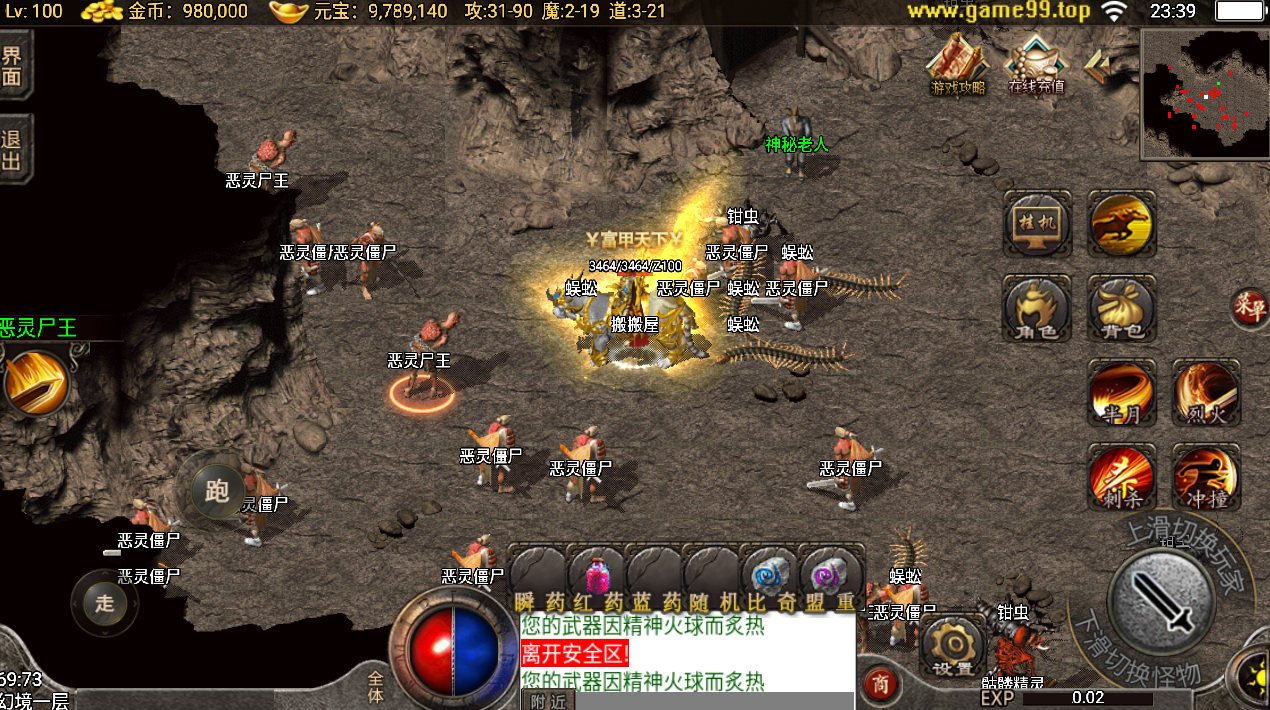
Task: Toggle 挂机 auto-battle mode
Action: pos(1036,224)
